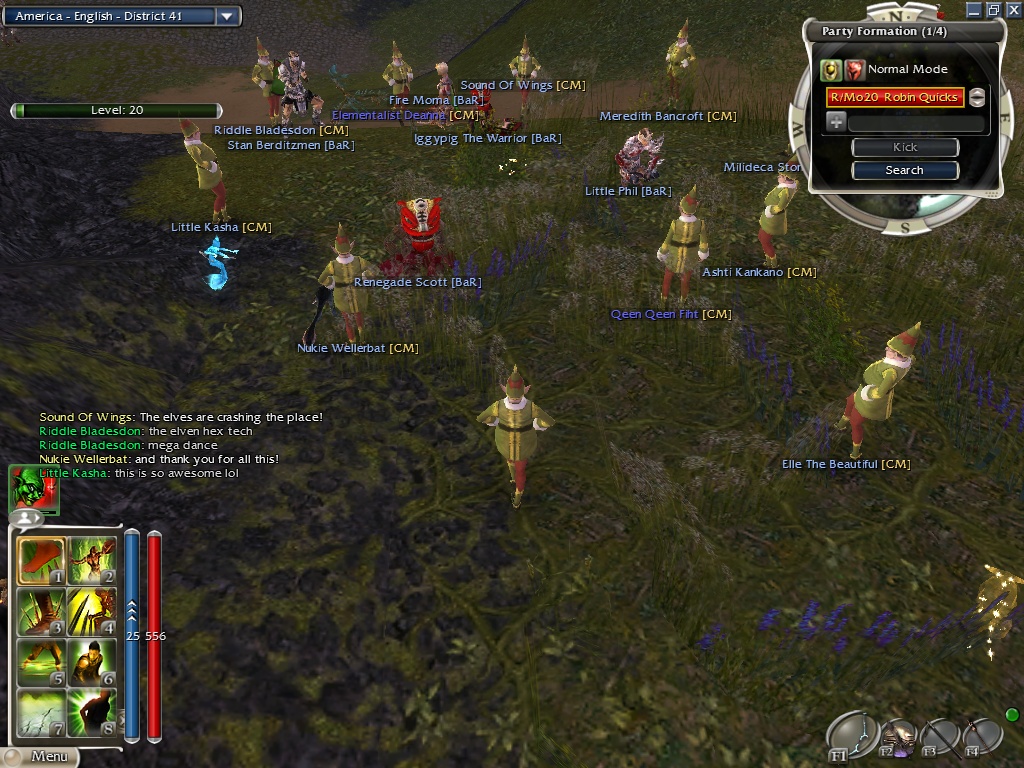
Task: Activate skill 3 with the spiked foot icon
Action: 41,612
